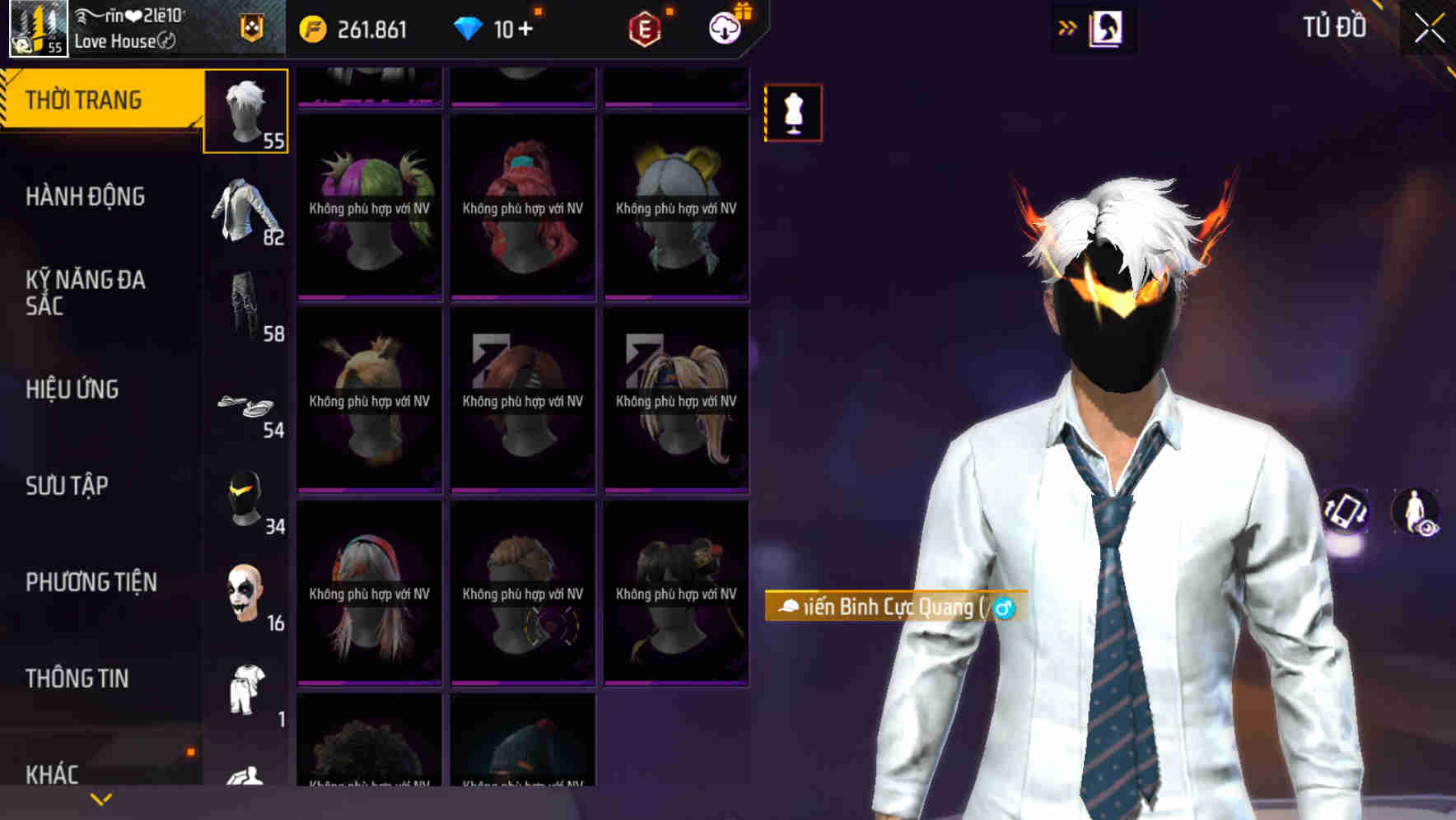
Task: Open the cloud gift download icon
Action: pyautogui.click(x=722, y=27)
